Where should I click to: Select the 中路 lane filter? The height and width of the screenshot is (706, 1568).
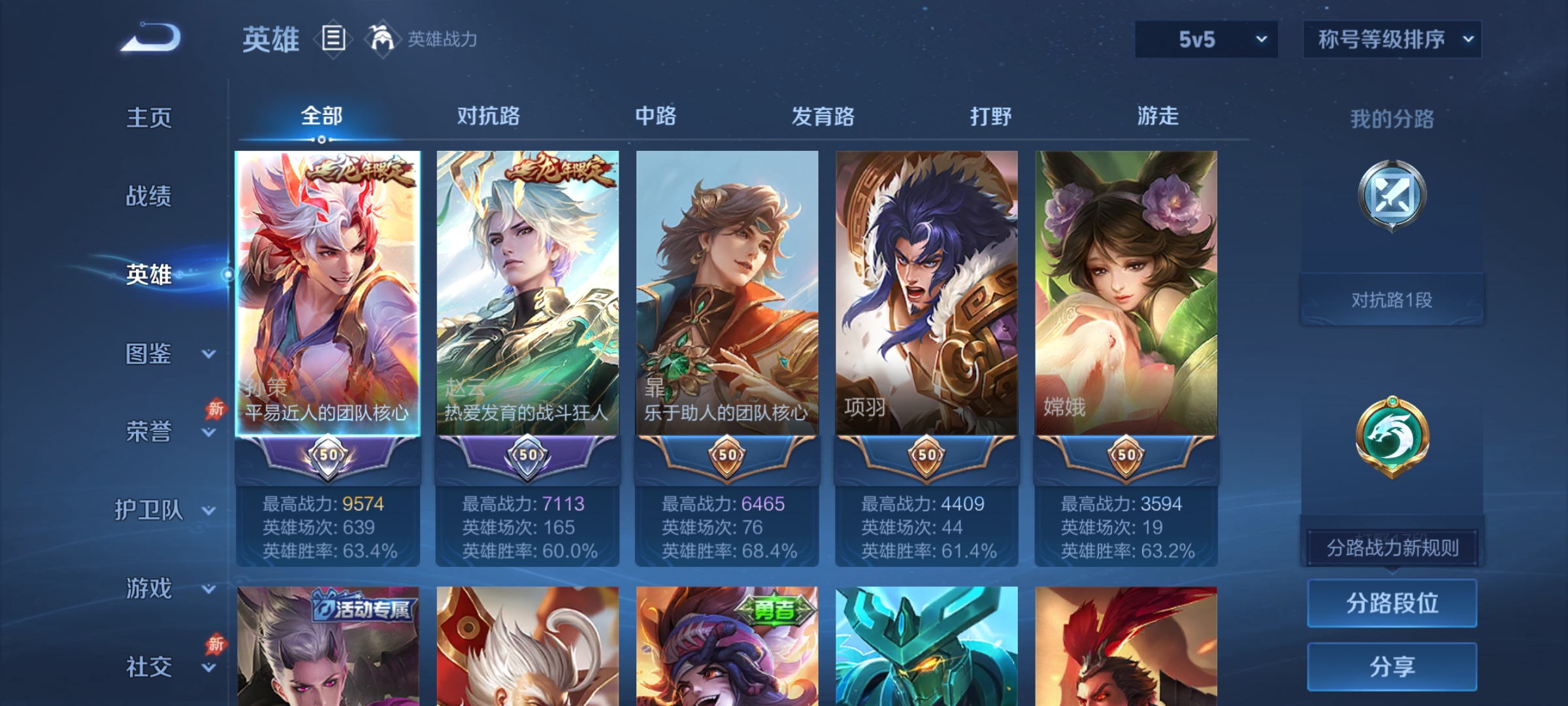pos(657,116)
